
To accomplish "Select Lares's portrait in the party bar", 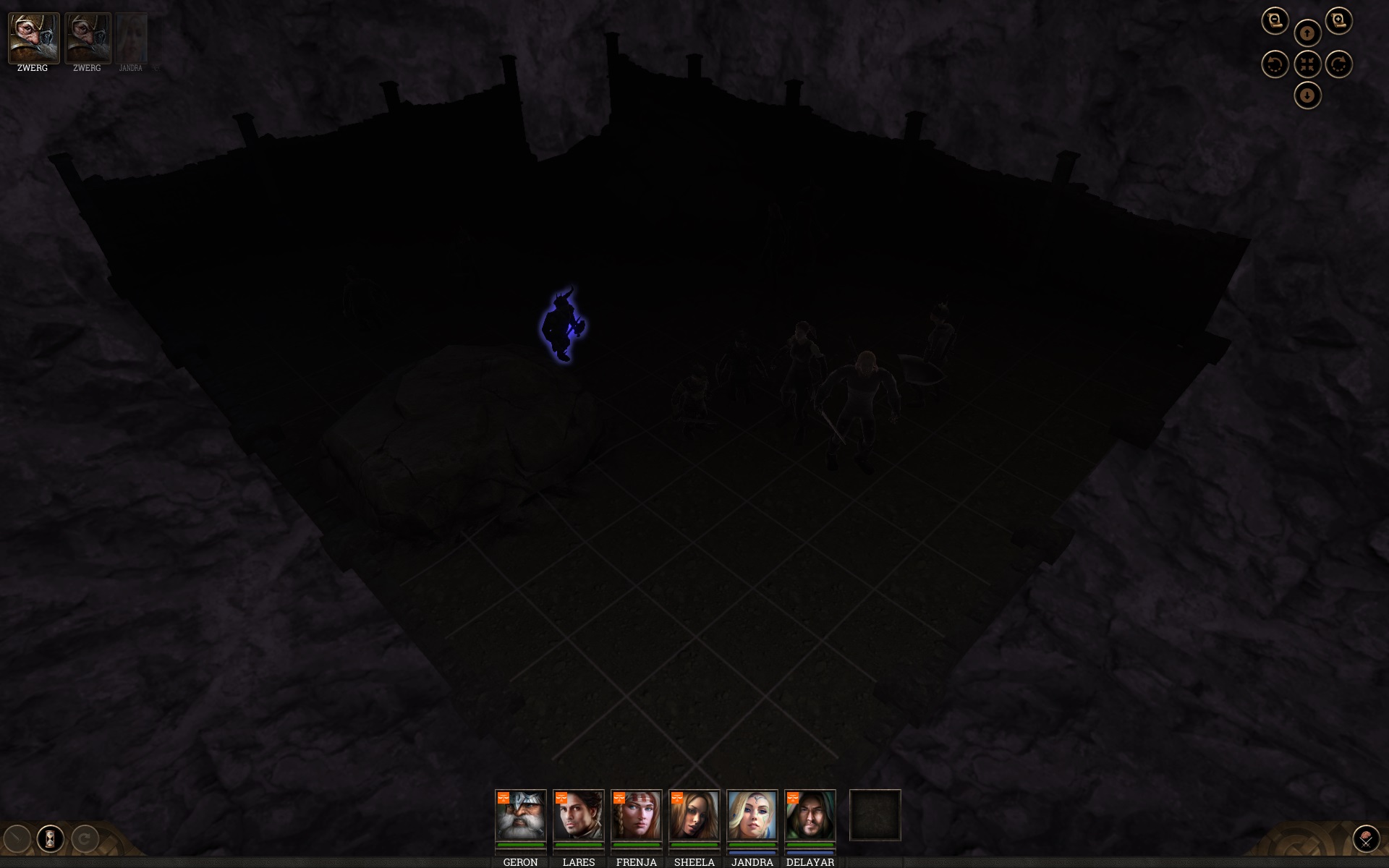I will click(x=578, y=815).
